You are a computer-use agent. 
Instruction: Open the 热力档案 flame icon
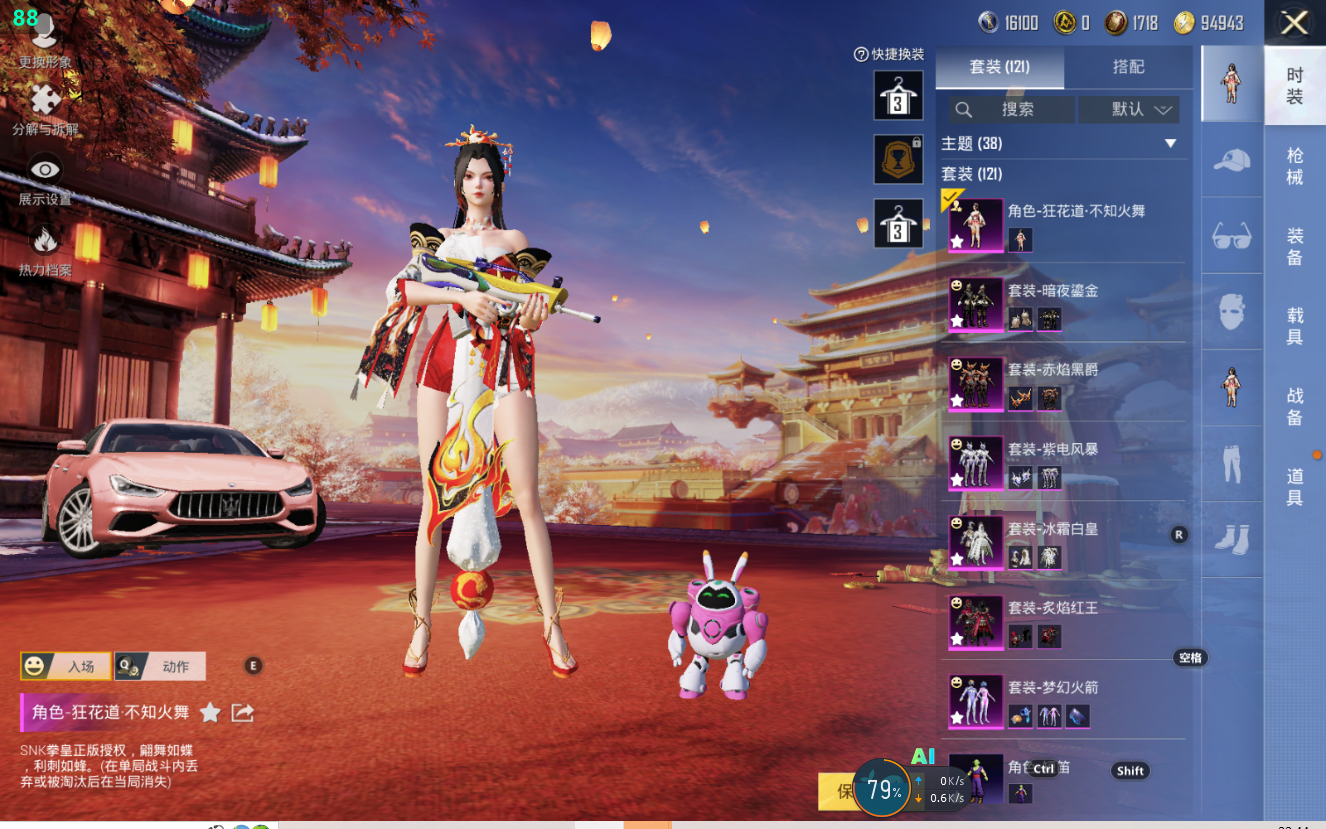44,247
